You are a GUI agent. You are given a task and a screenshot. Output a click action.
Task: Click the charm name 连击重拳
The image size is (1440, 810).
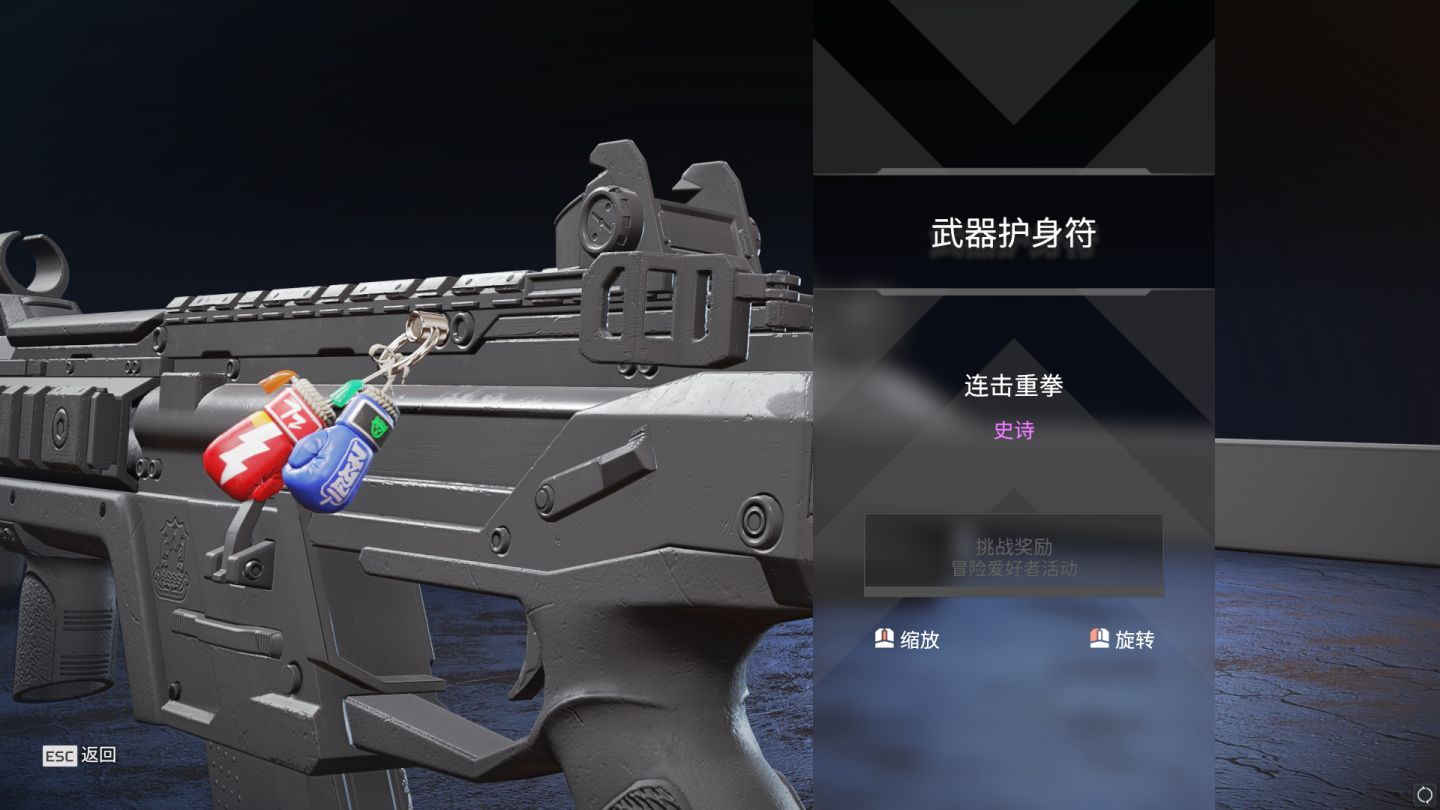coord(1013,385)
